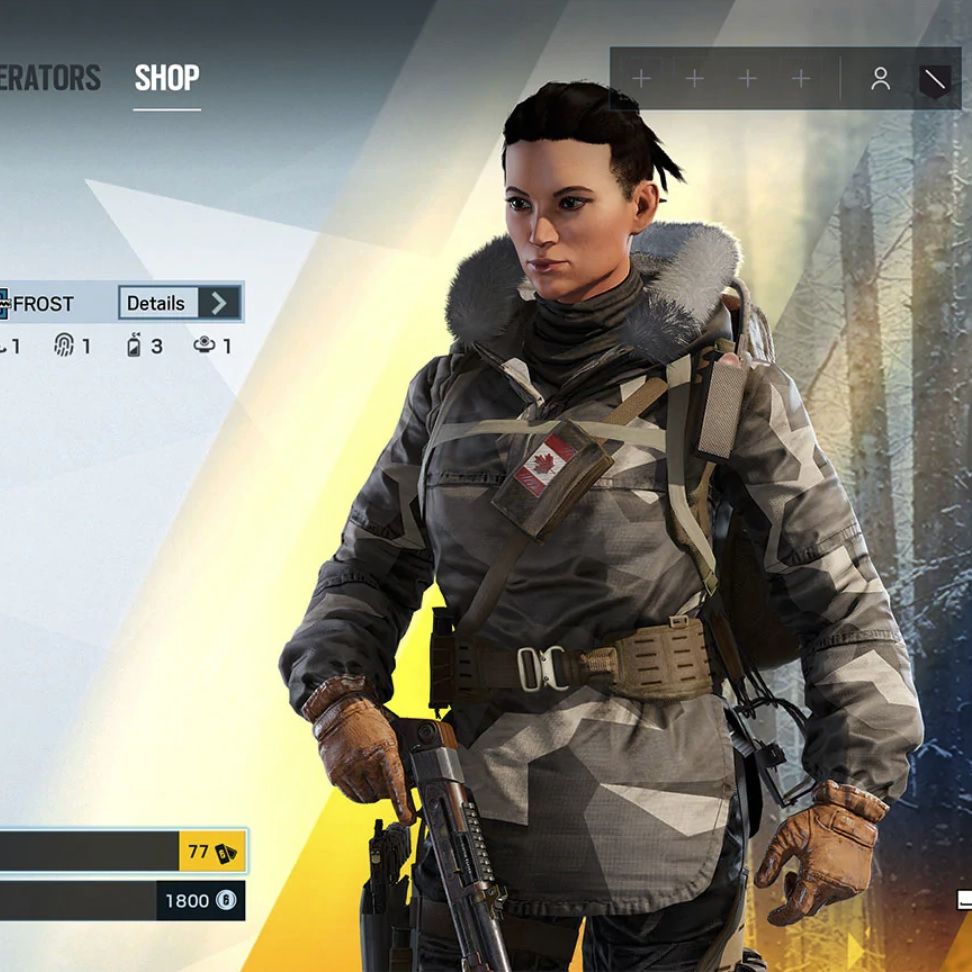
Task: Open the player profile icon
Action: (x=880, y=79)
